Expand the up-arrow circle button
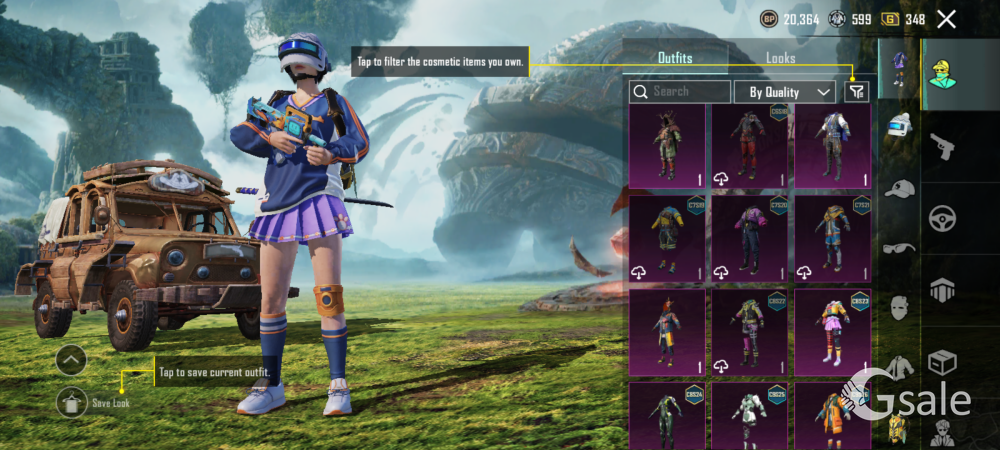This screenshot has width=1000, height=450. pos(71,360)
